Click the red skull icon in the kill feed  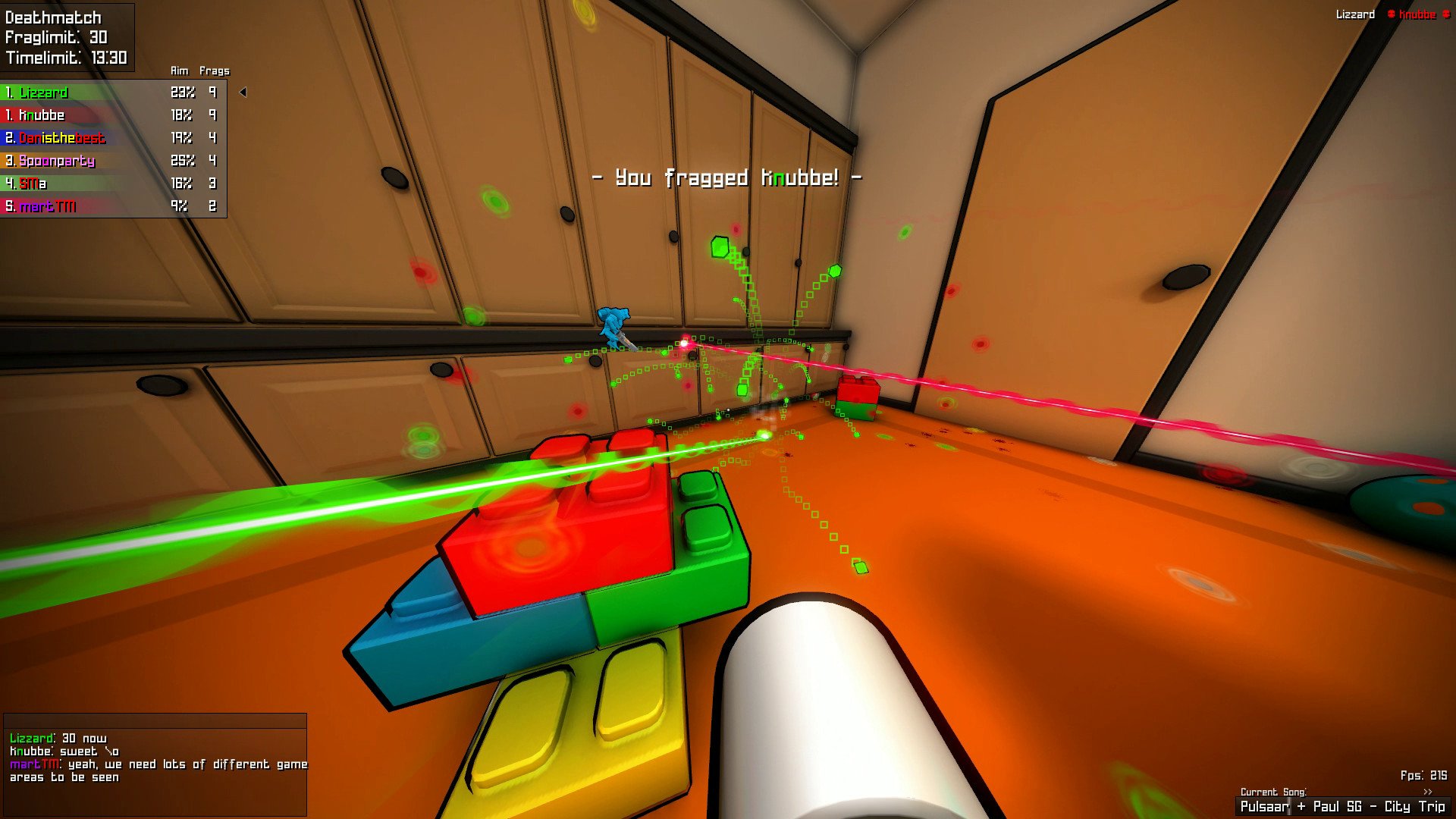[1392, 14]
